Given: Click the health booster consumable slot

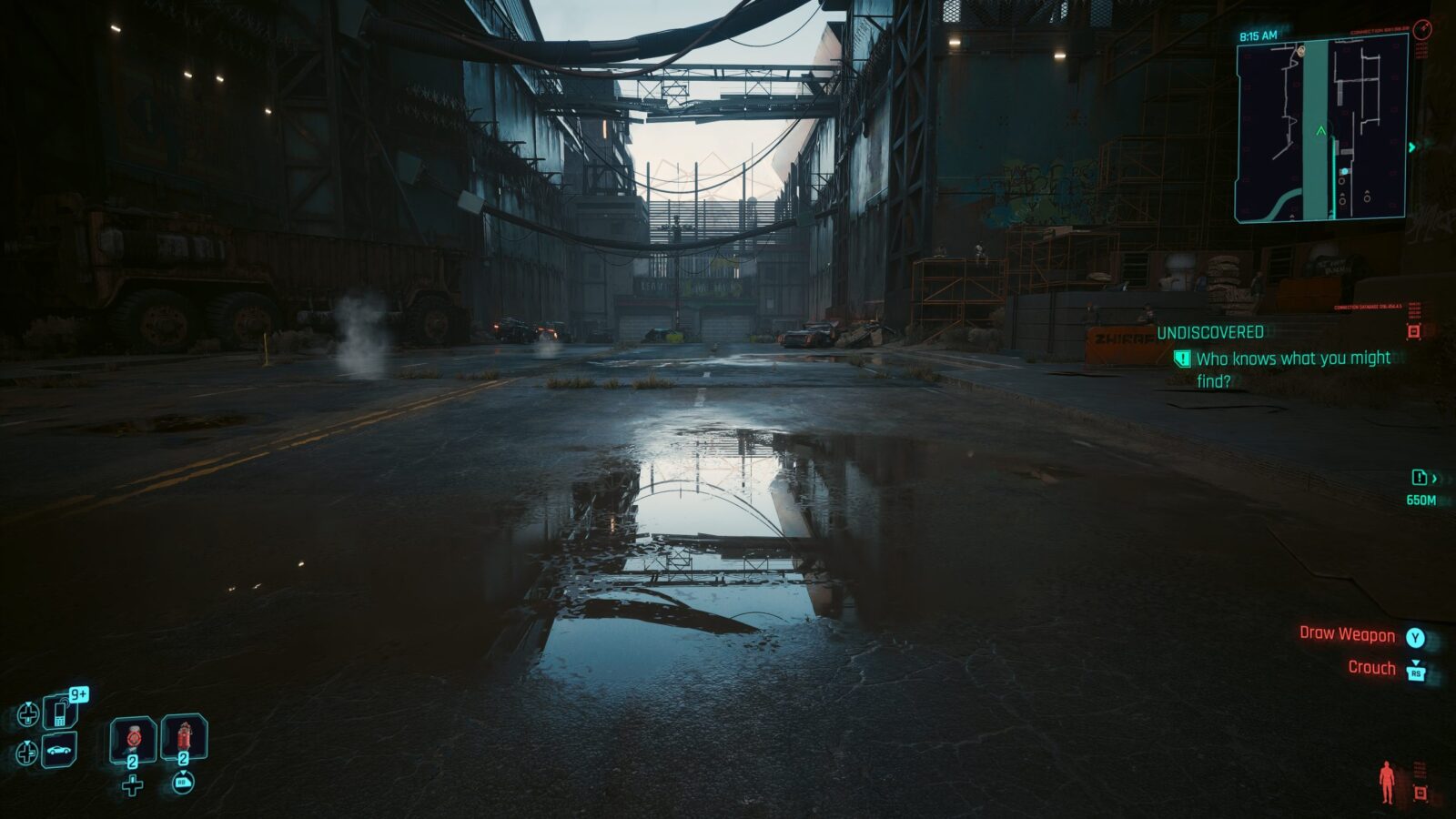Looking at the screenshot, I should pos(132,738).
